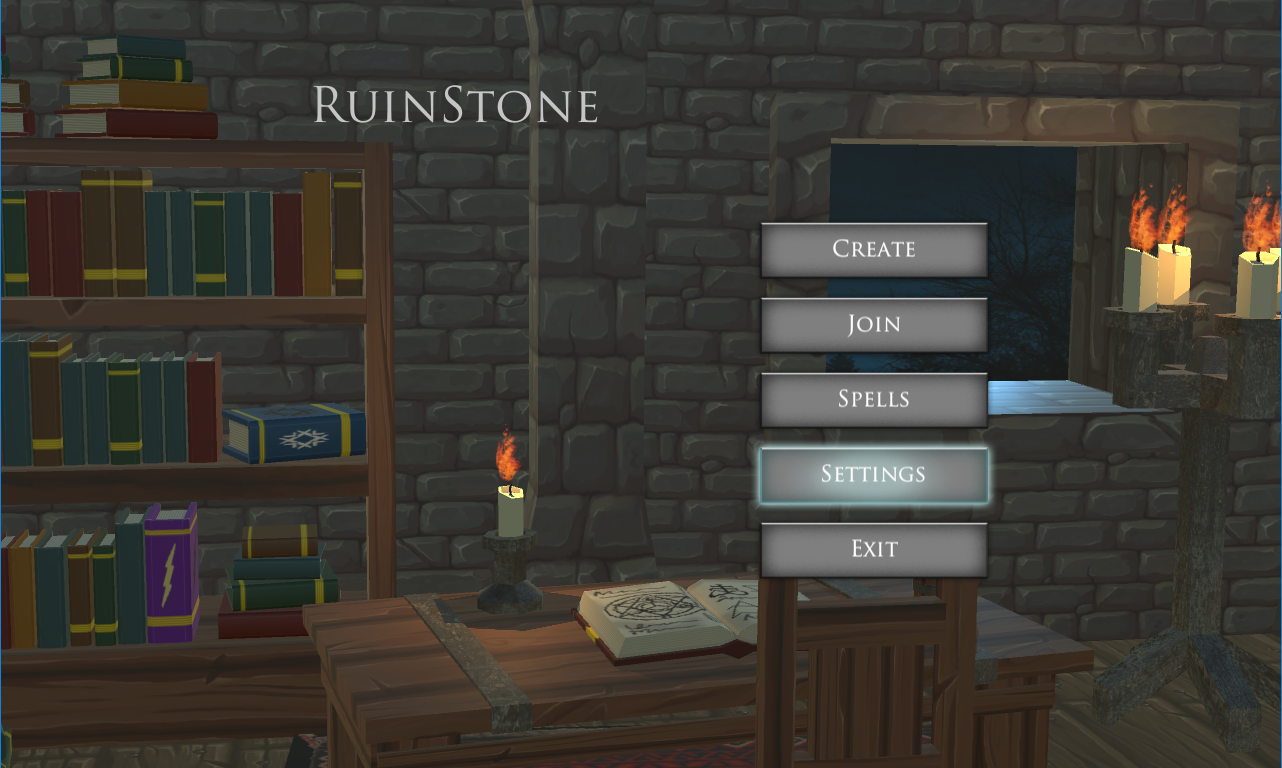Select the highlighted Settings option
The image size is (1282, 768).
tap(874, 472)
